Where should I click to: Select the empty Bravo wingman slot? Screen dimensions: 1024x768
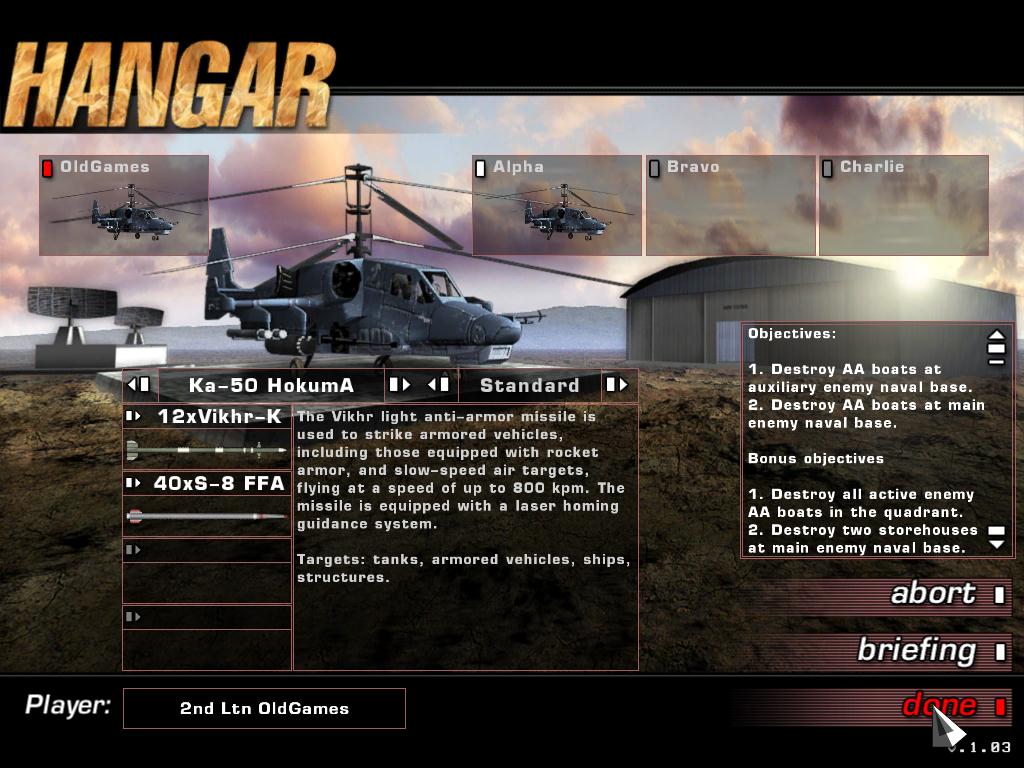point(730,205)
